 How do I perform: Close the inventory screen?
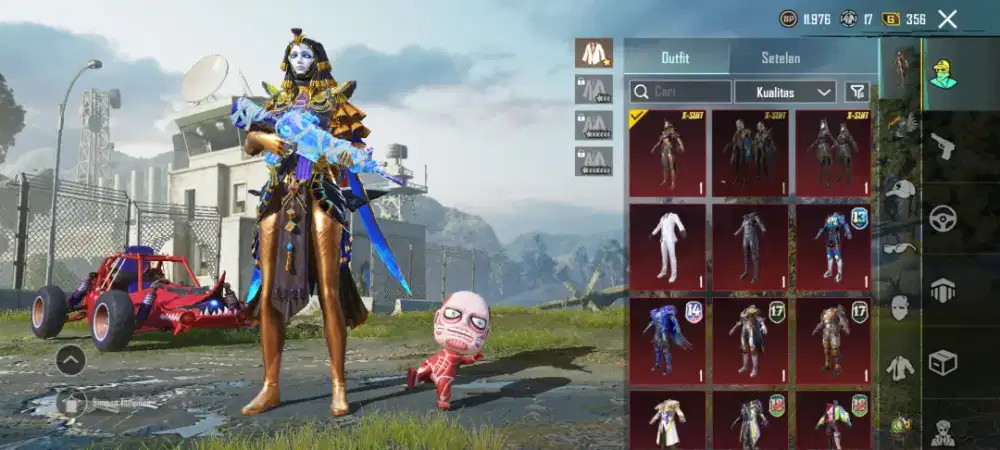tap(947, 19)
